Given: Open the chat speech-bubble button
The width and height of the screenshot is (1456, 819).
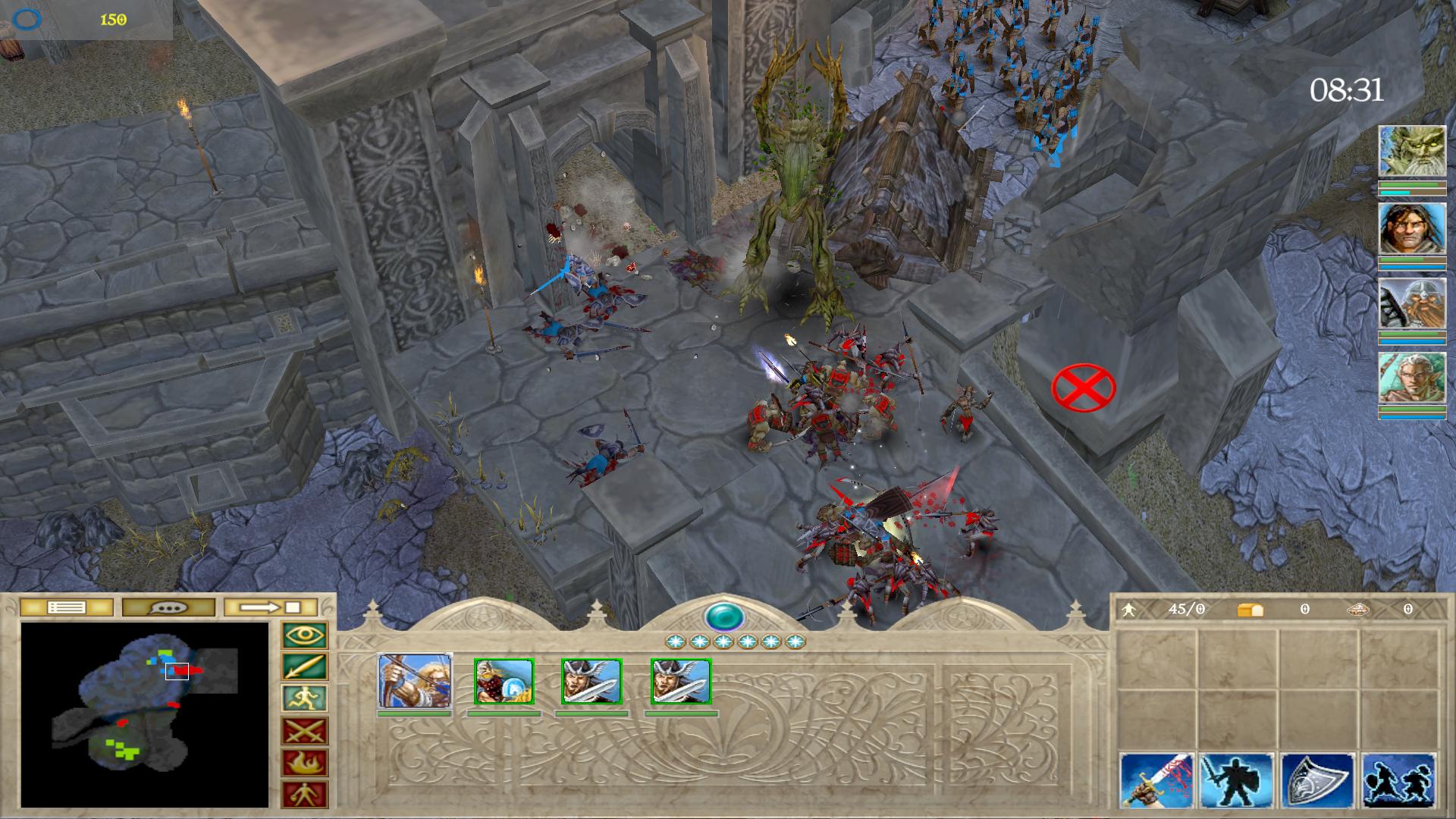Looking at the screenshot, I should pyautogui.click(x=168, y=607).
